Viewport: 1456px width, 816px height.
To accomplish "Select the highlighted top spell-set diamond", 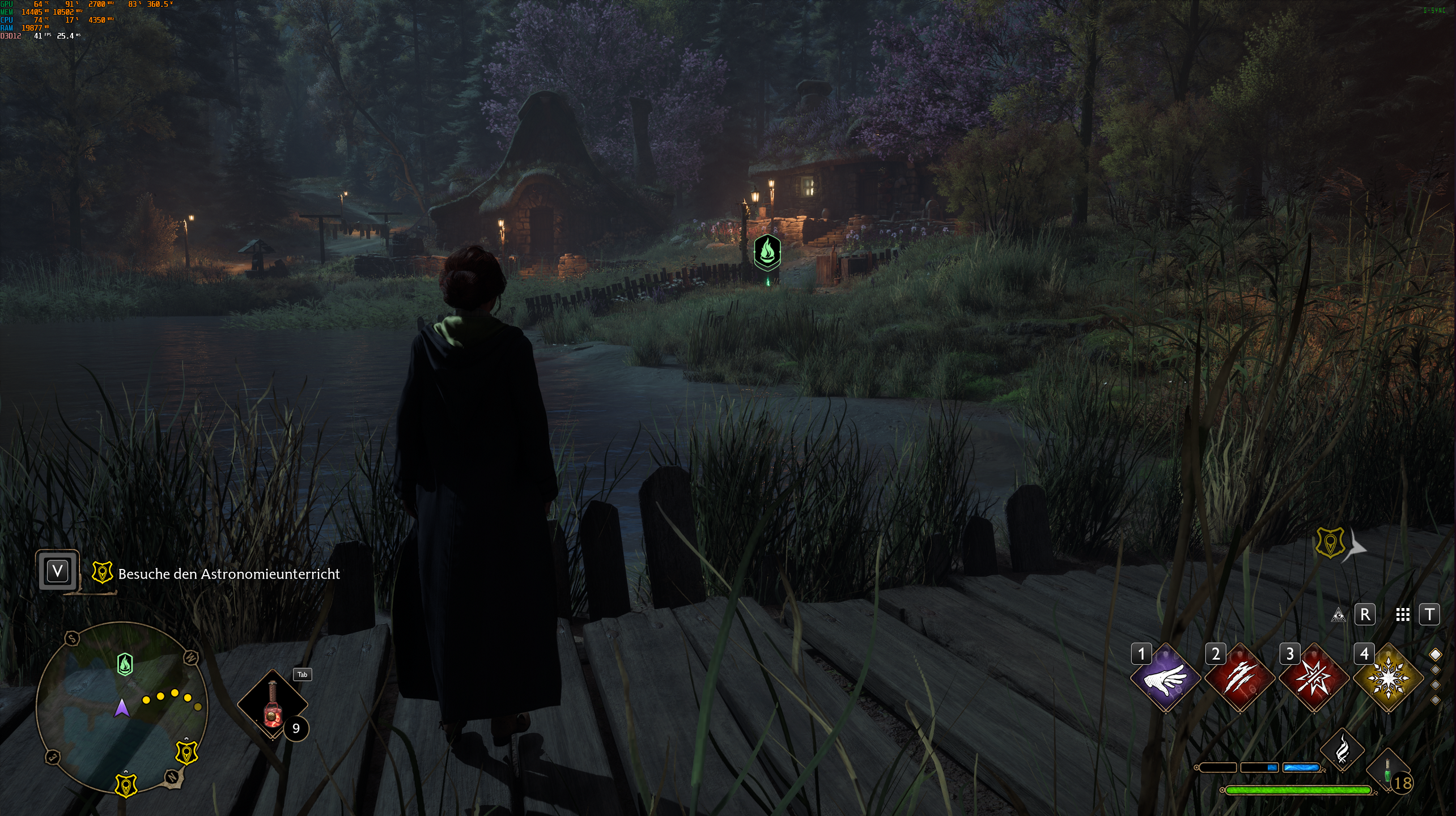I will point(1435,655).
